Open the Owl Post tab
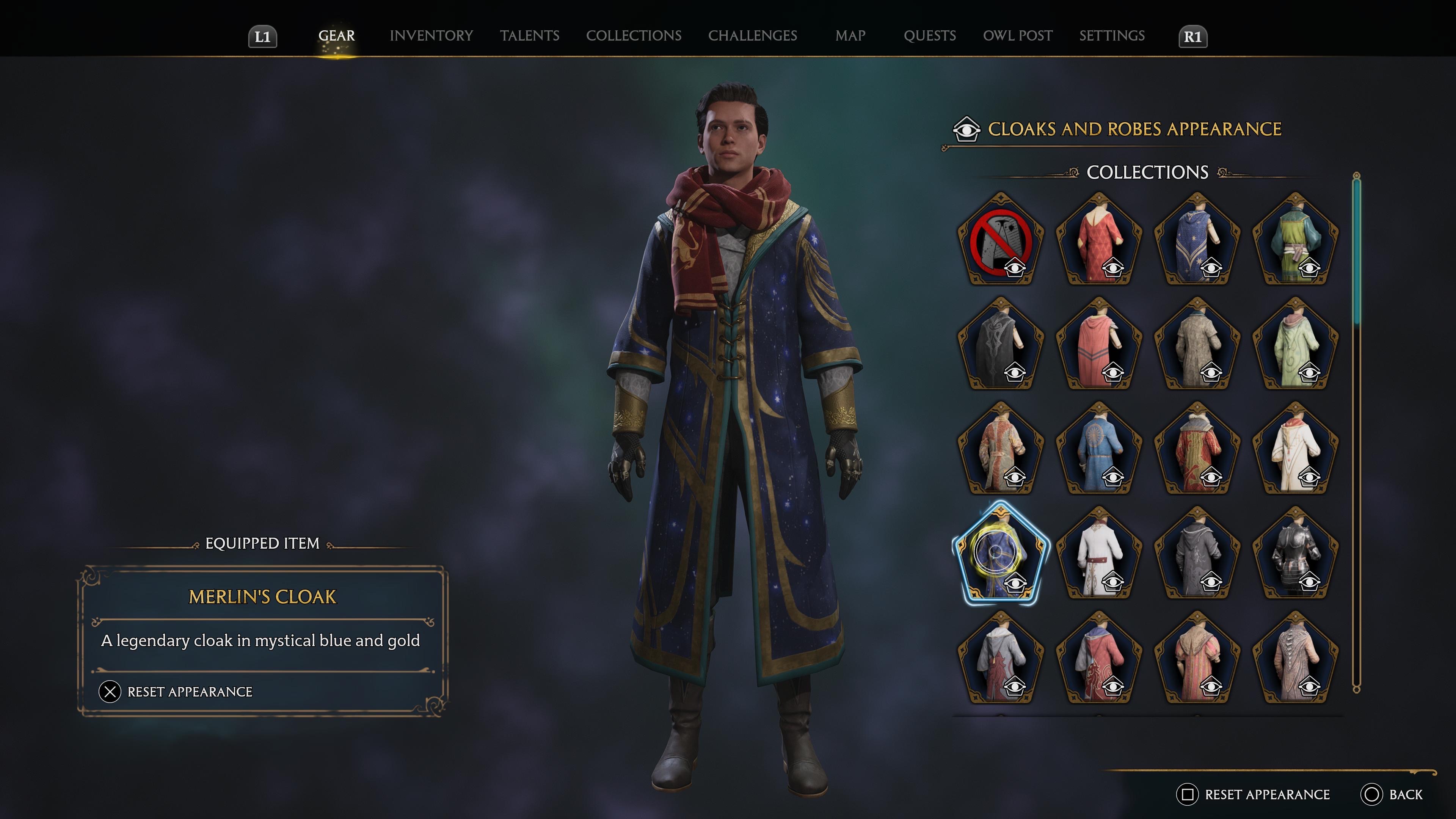Viewport: 1456px width, 819px height. 1017,36
